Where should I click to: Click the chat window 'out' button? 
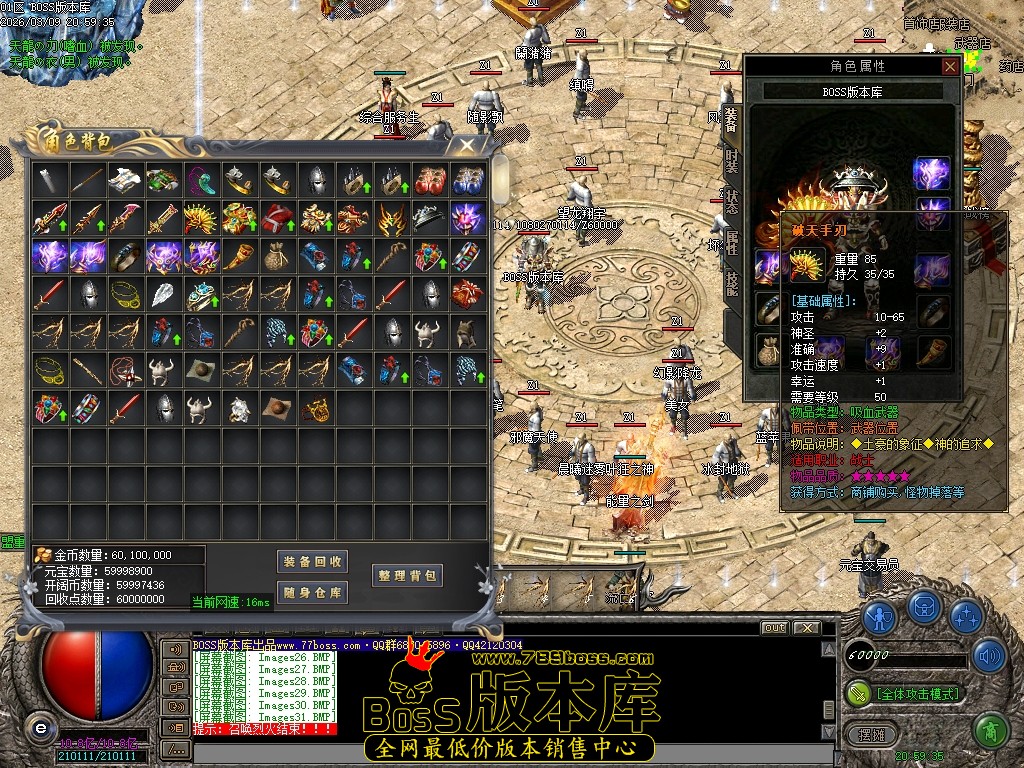(x=774, y=628)
